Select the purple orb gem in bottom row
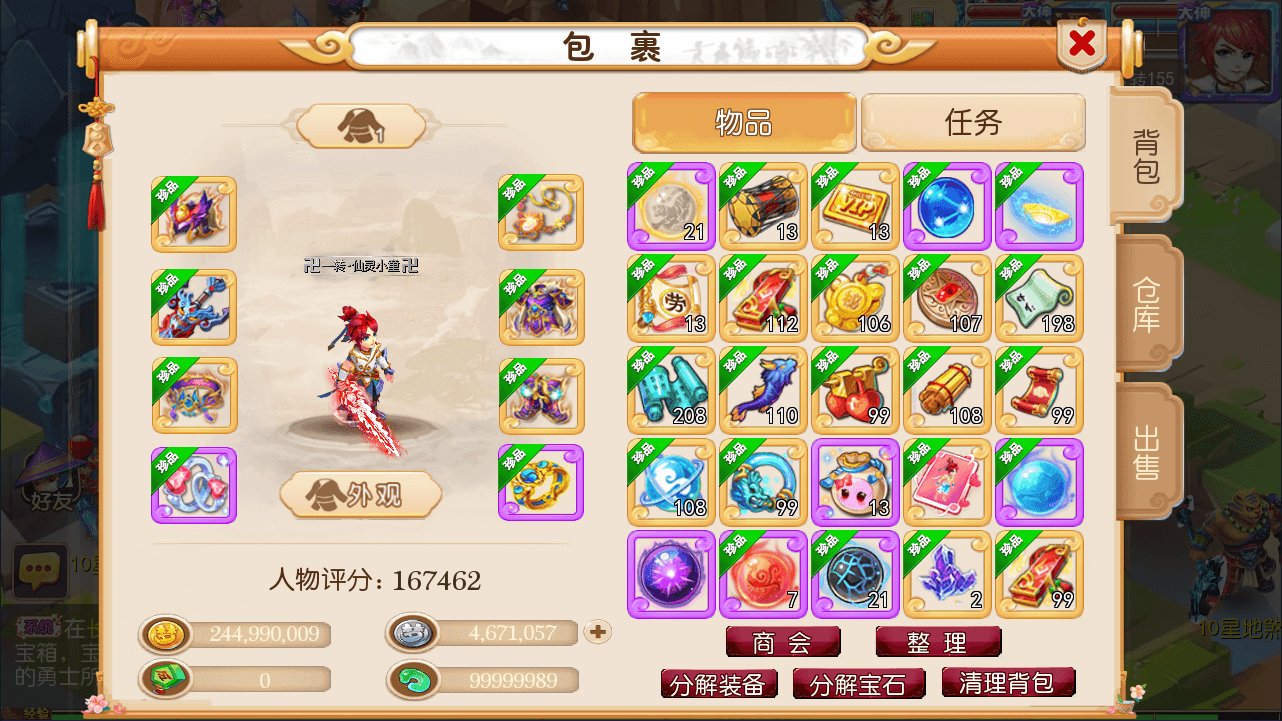 671,574
